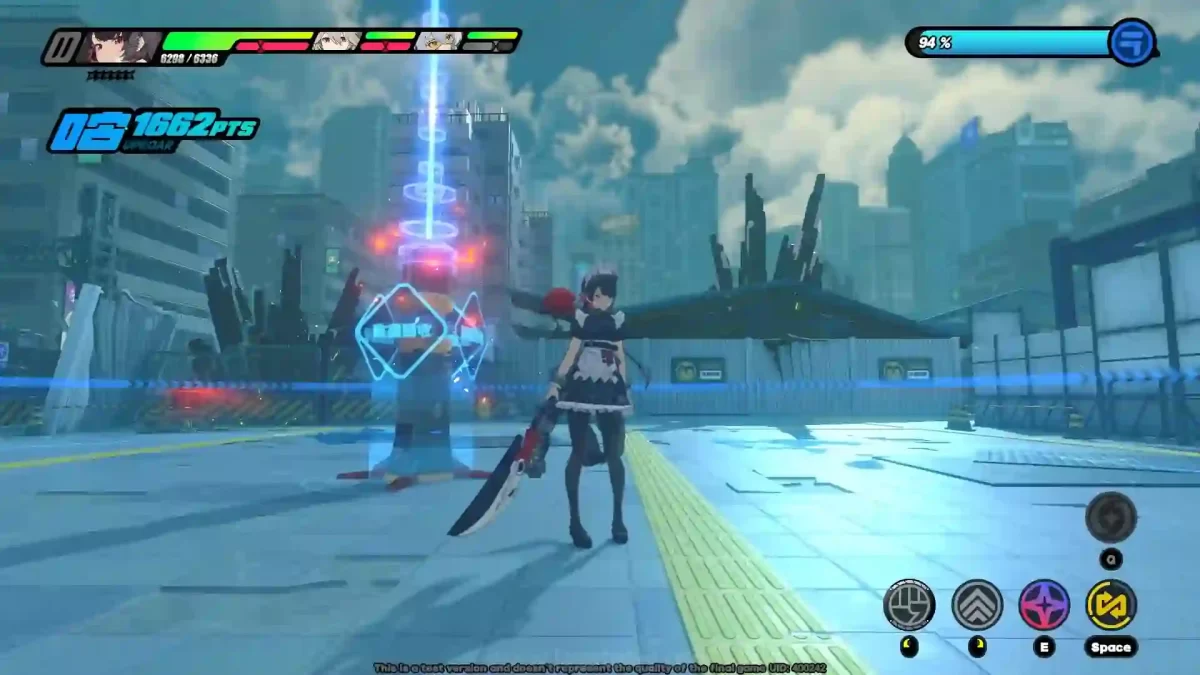The height and width of the screenshot is (675, 1200).
Task: Switch to the silver-haired second teammate portrait
Action: pyautogui.click(x=336, y=41)
